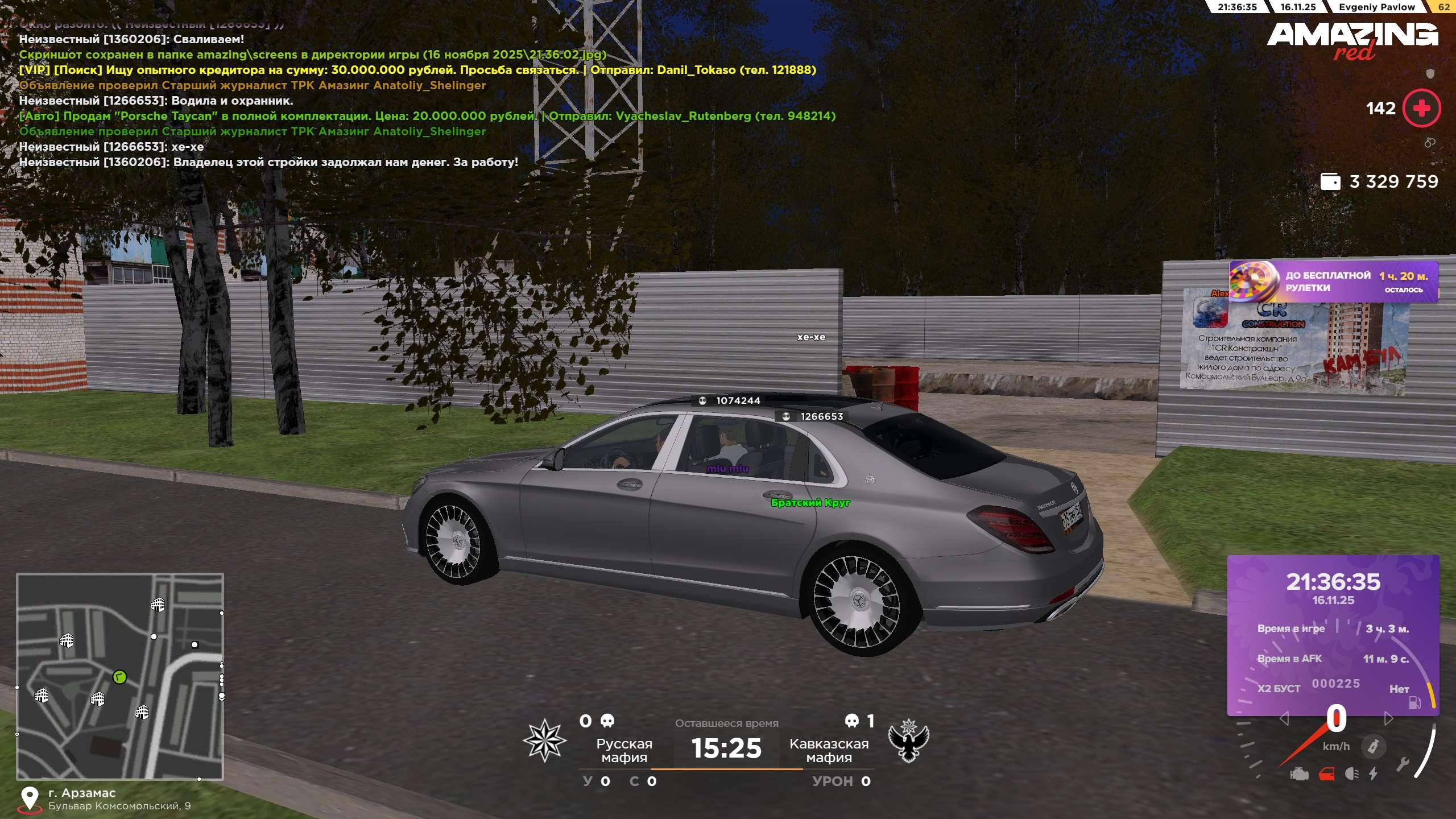The width and height of the screenshot is (1456, 819).
Task: Open the minimap of Arzamas
Action: tap(120, 676)
